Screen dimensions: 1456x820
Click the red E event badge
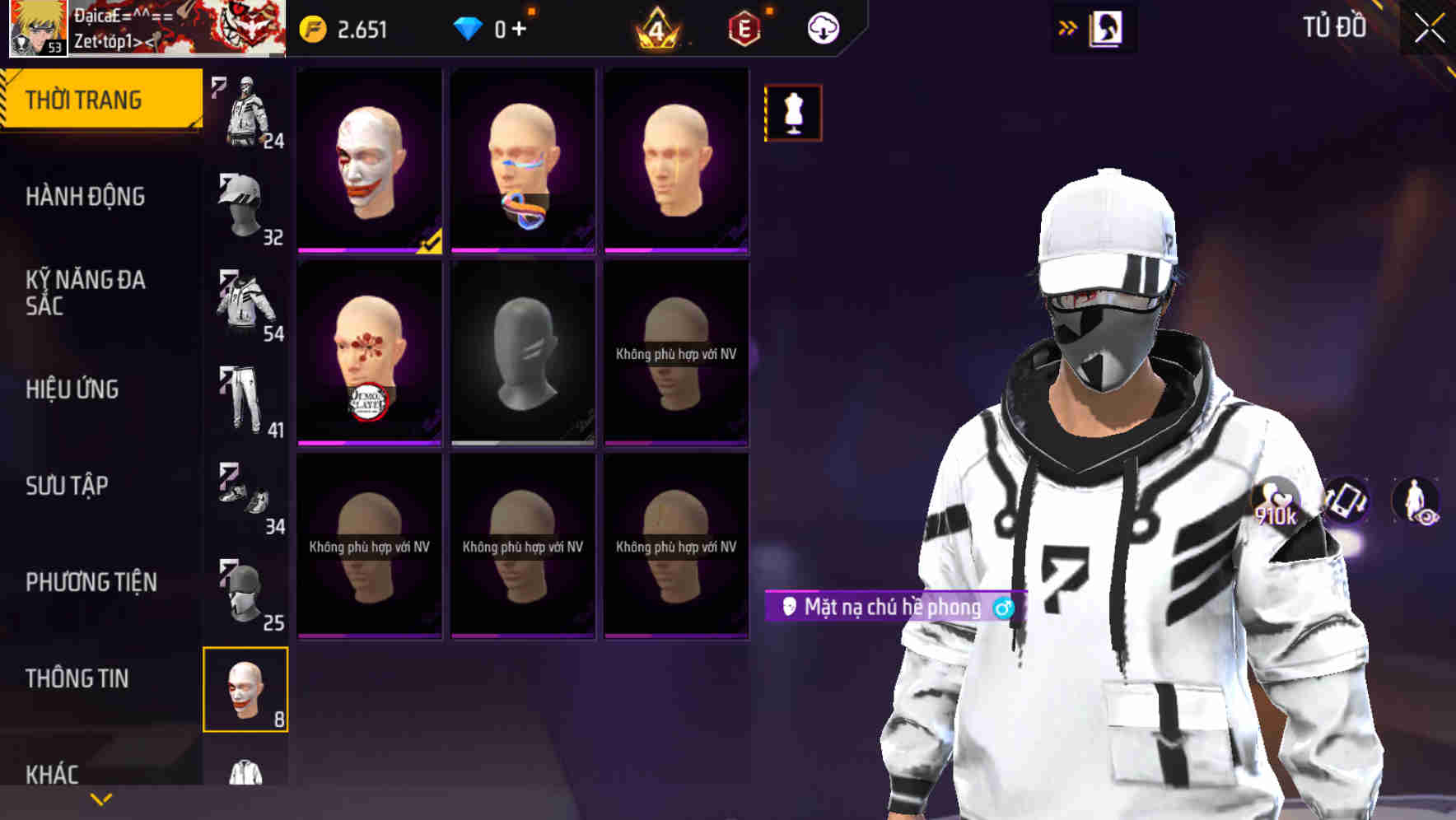pos(743,27)
